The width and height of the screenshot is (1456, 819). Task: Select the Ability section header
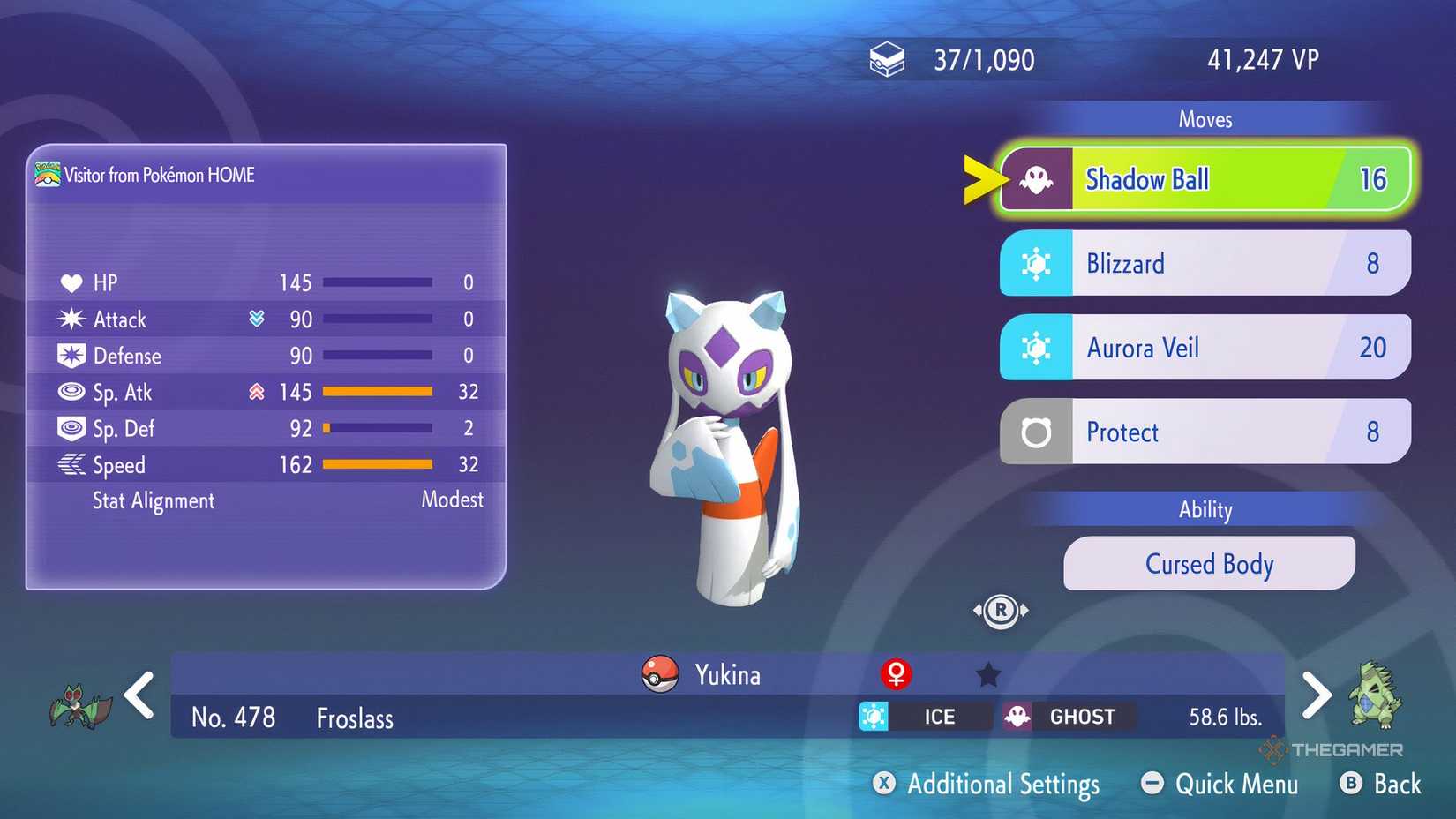click(1205, 509)
